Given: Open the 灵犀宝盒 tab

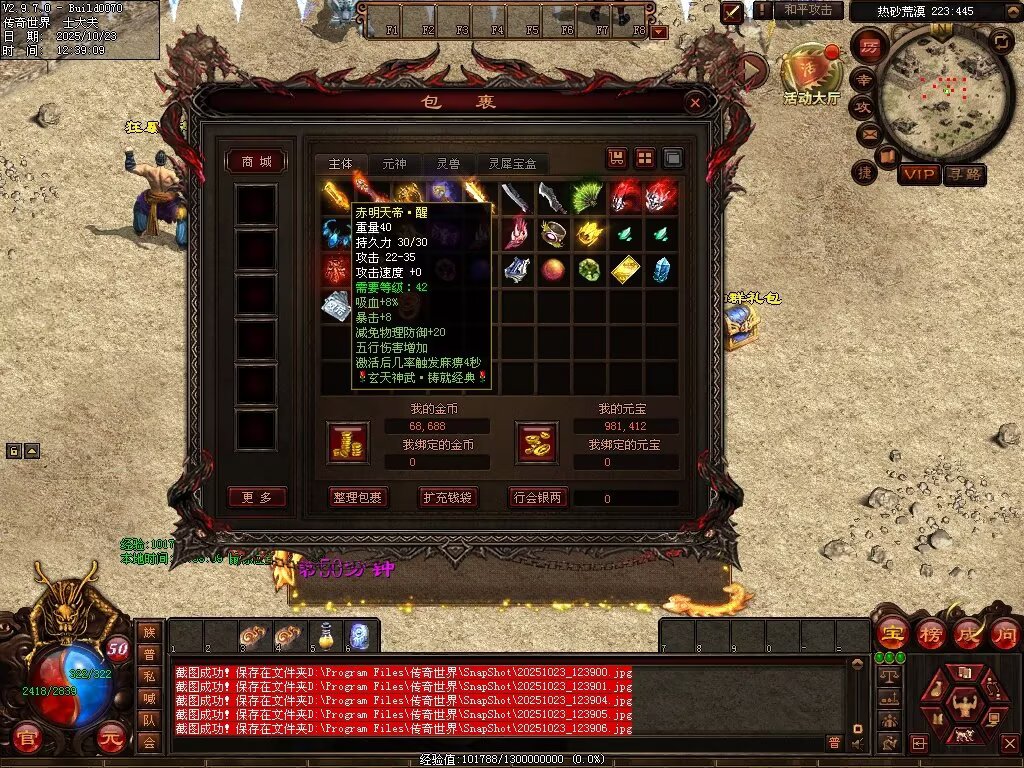Looking at the screenshot, I should (512, 163).
